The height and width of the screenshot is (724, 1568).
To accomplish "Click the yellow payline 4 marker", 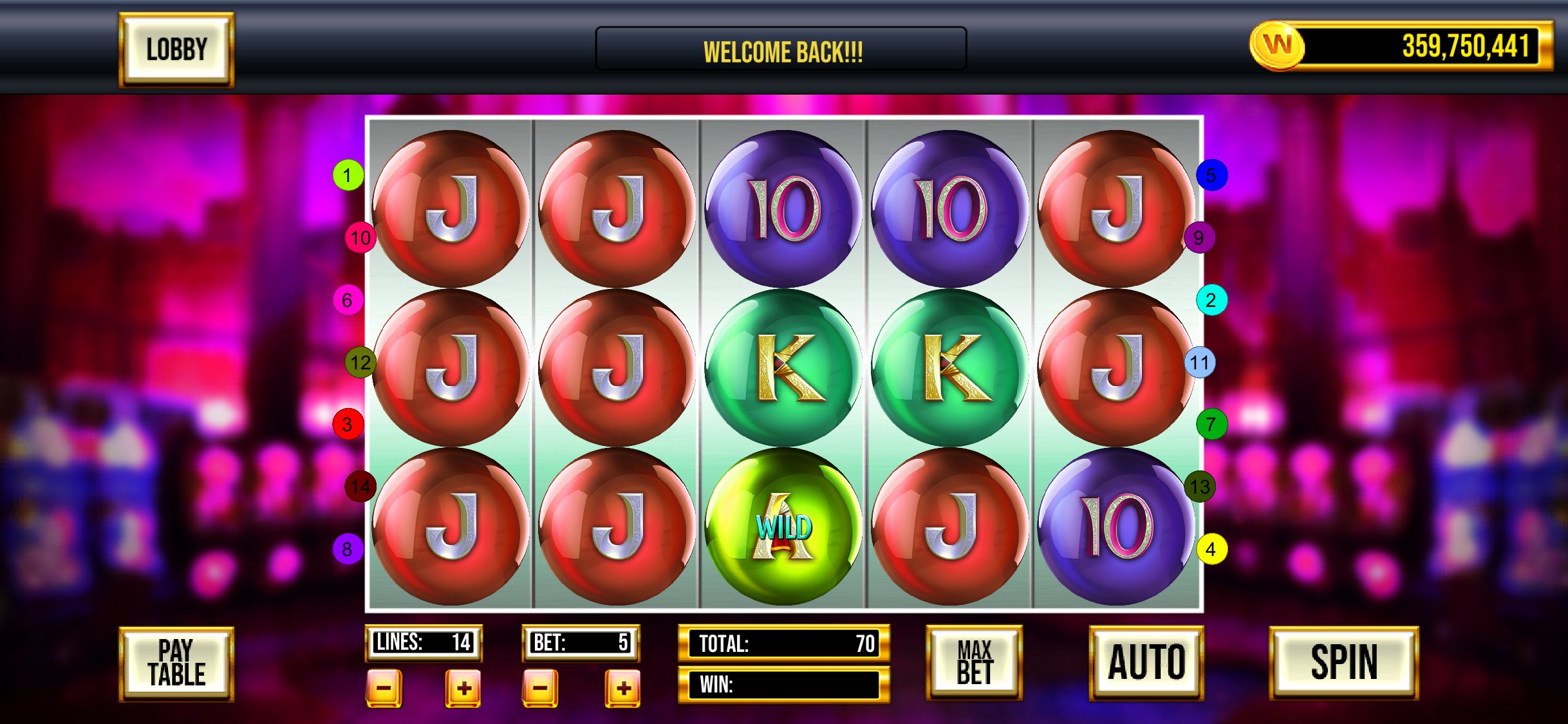I will [x=1211, y=549].
